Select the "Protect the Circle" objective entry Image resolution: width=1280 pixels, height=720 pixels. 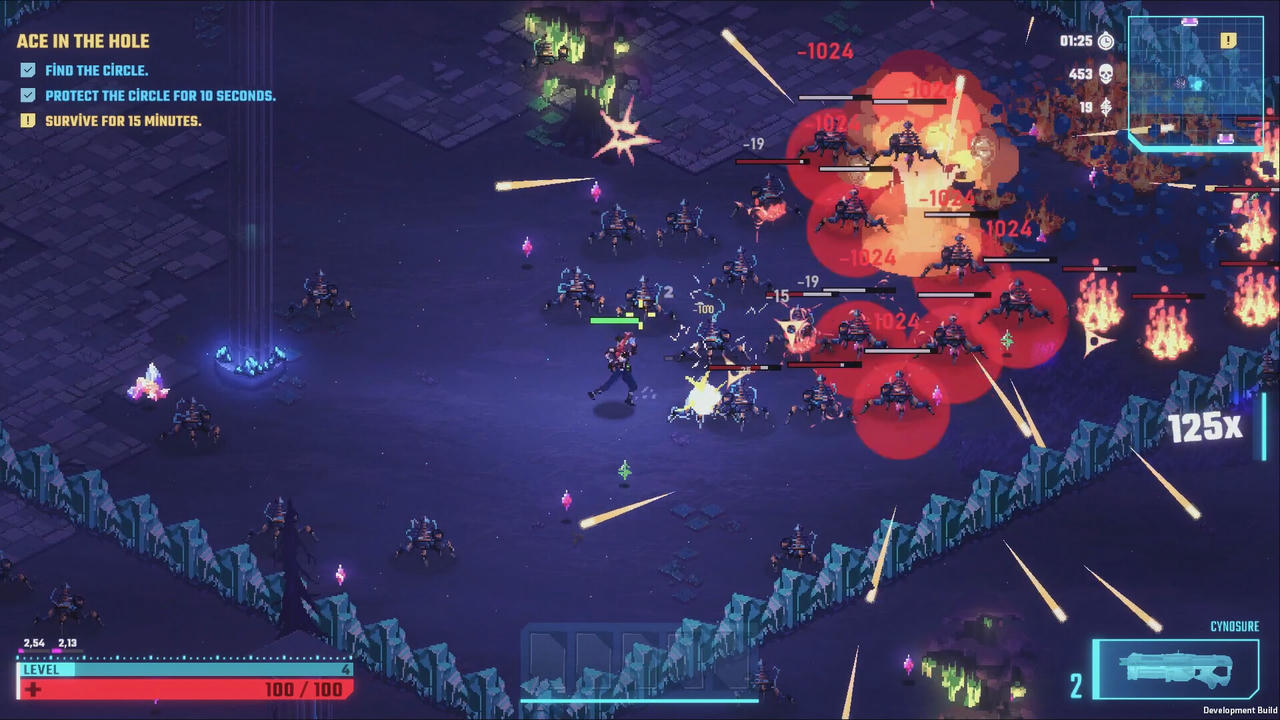coord(160,96)
